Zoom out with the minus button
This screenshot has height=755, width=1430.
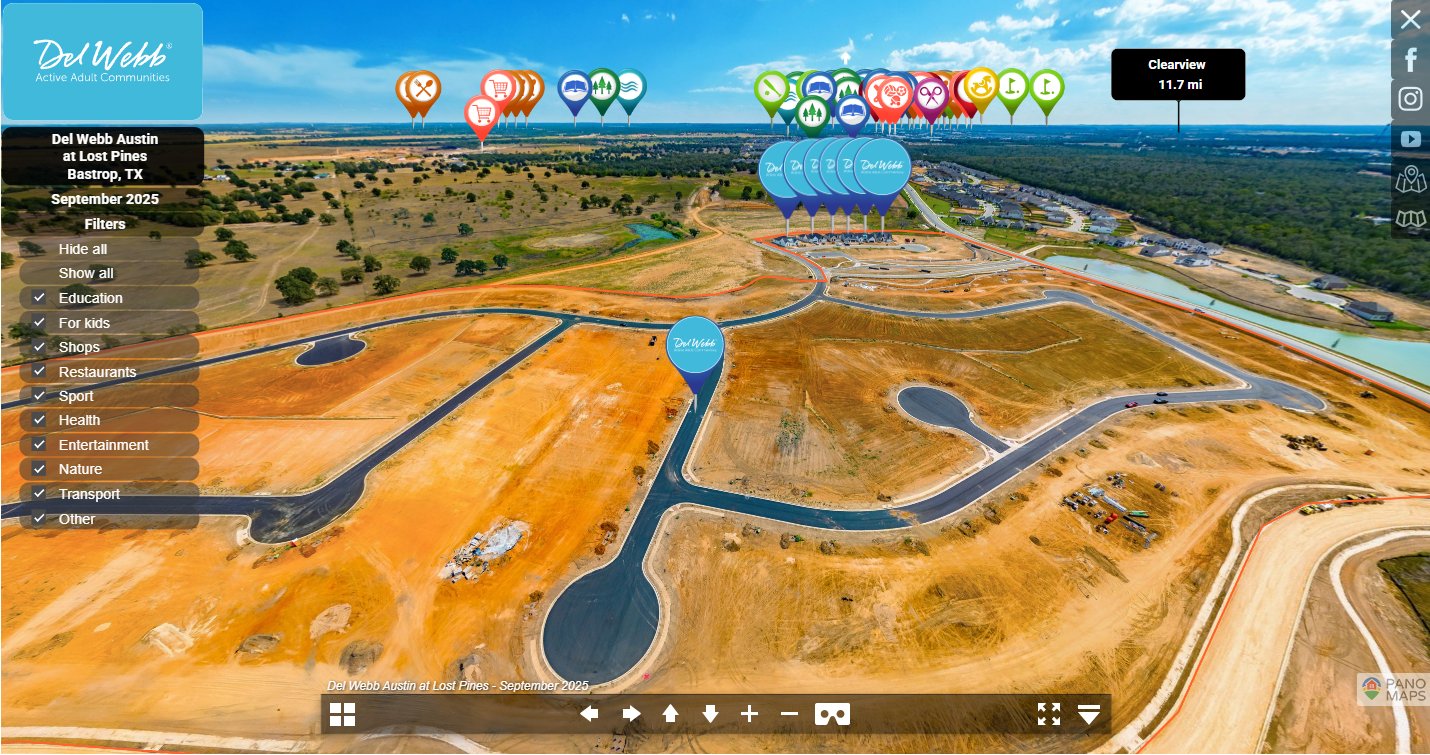click(789, 714)
